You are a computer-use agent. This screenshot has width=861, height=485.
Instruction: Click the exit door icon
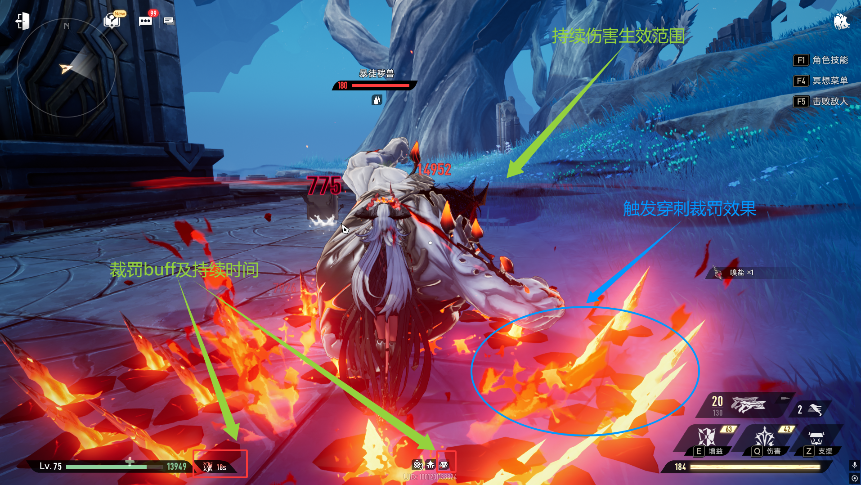pos(21,21)
